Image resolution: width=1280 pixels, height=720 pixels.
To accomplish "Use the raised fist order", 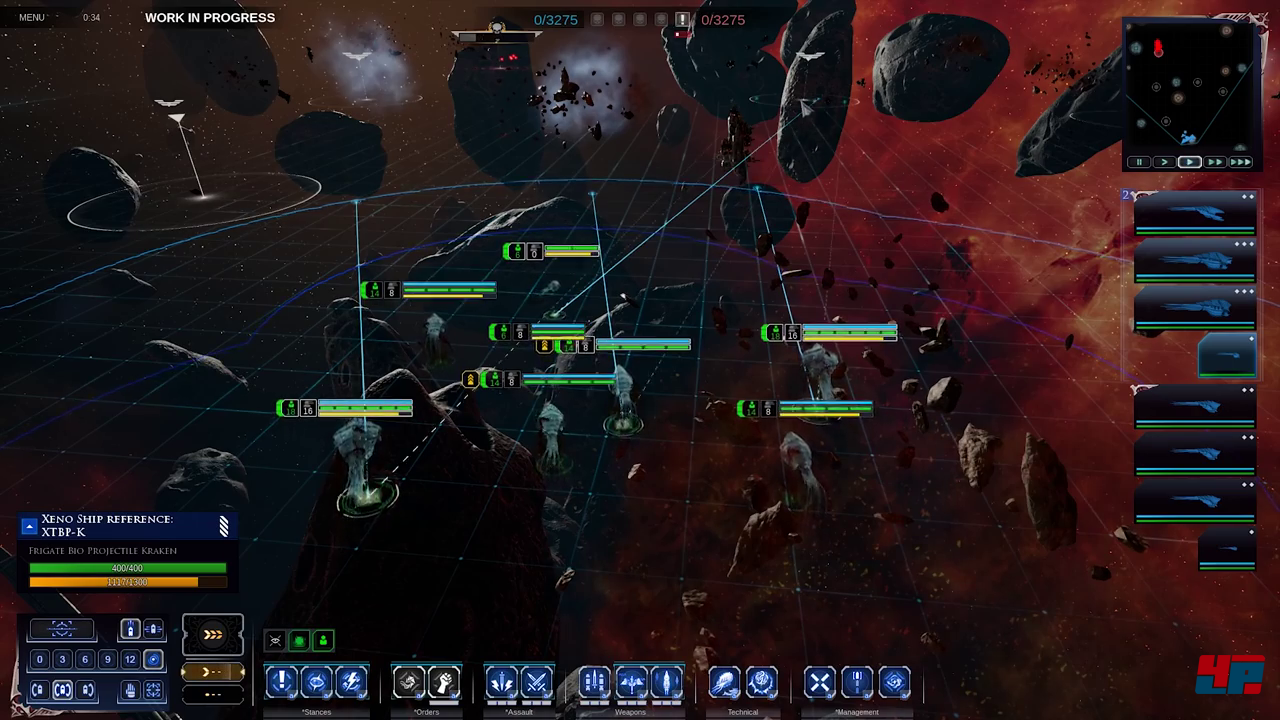I will point(444,682).
